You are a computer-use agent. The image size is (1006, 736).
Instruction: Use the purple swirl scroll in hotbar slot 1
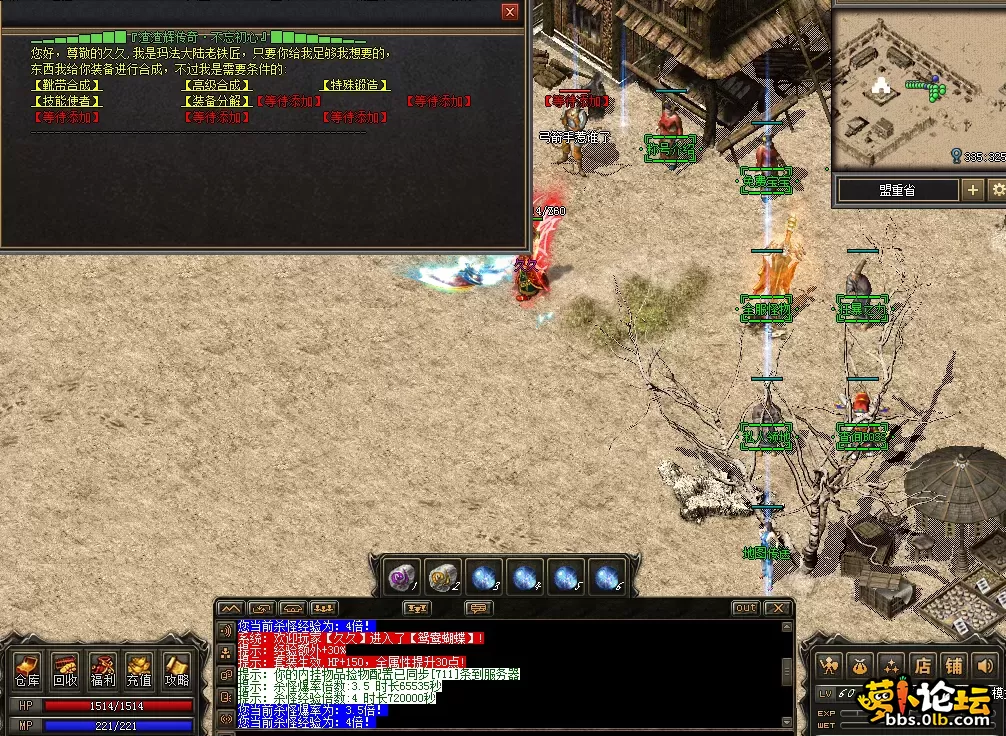[404, 577]
